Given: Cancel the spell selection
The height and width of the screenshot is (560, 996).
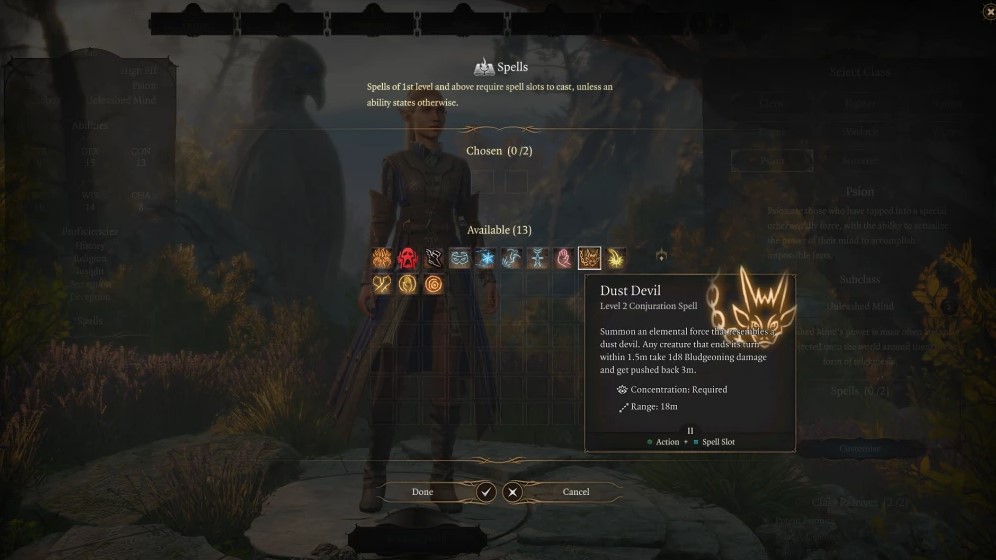Looking at the screenshot, I should (x=575, y=492).
